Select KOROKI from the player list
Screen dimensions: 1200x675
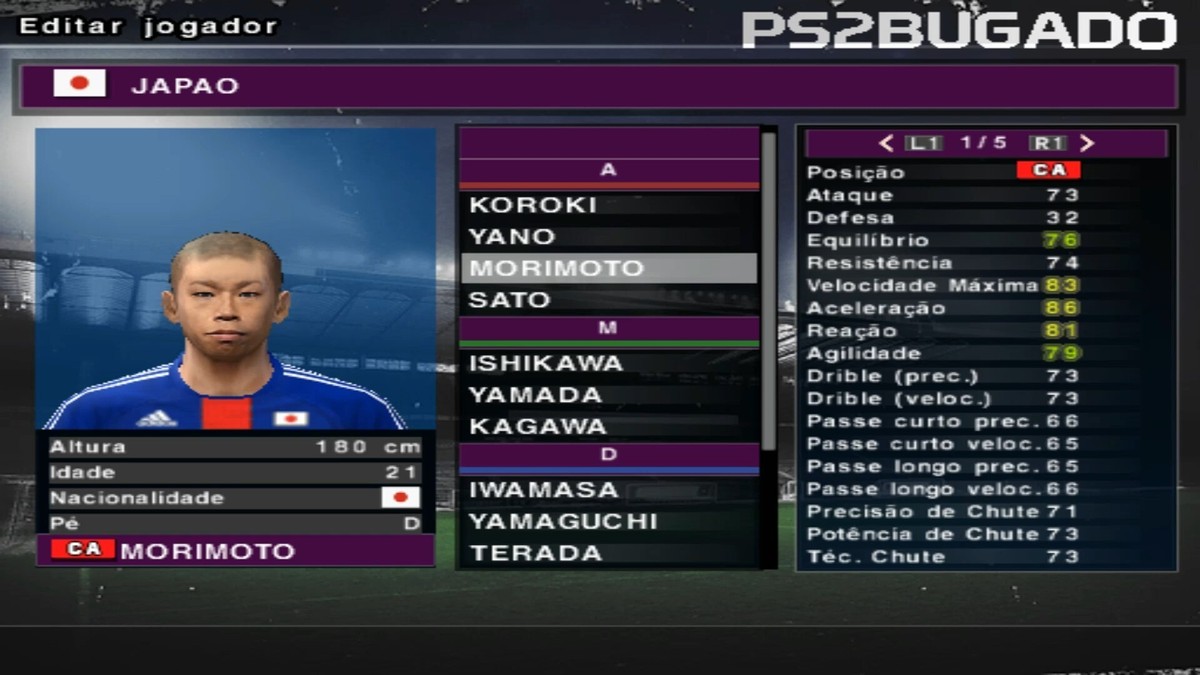pyautogui.click(x=608, y=205)
